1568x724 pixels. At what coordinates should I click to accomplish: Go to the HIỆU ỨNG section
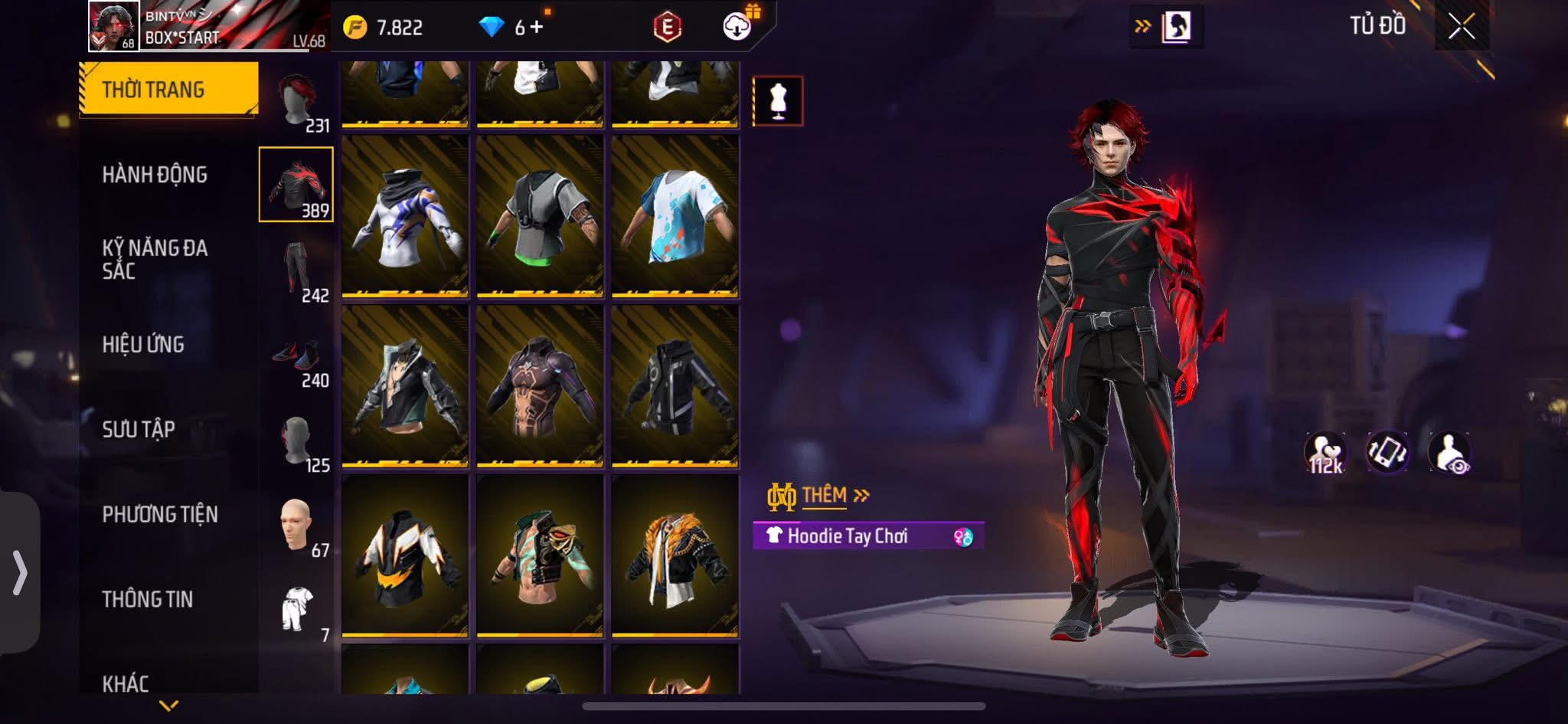click(x=143, y=345)
